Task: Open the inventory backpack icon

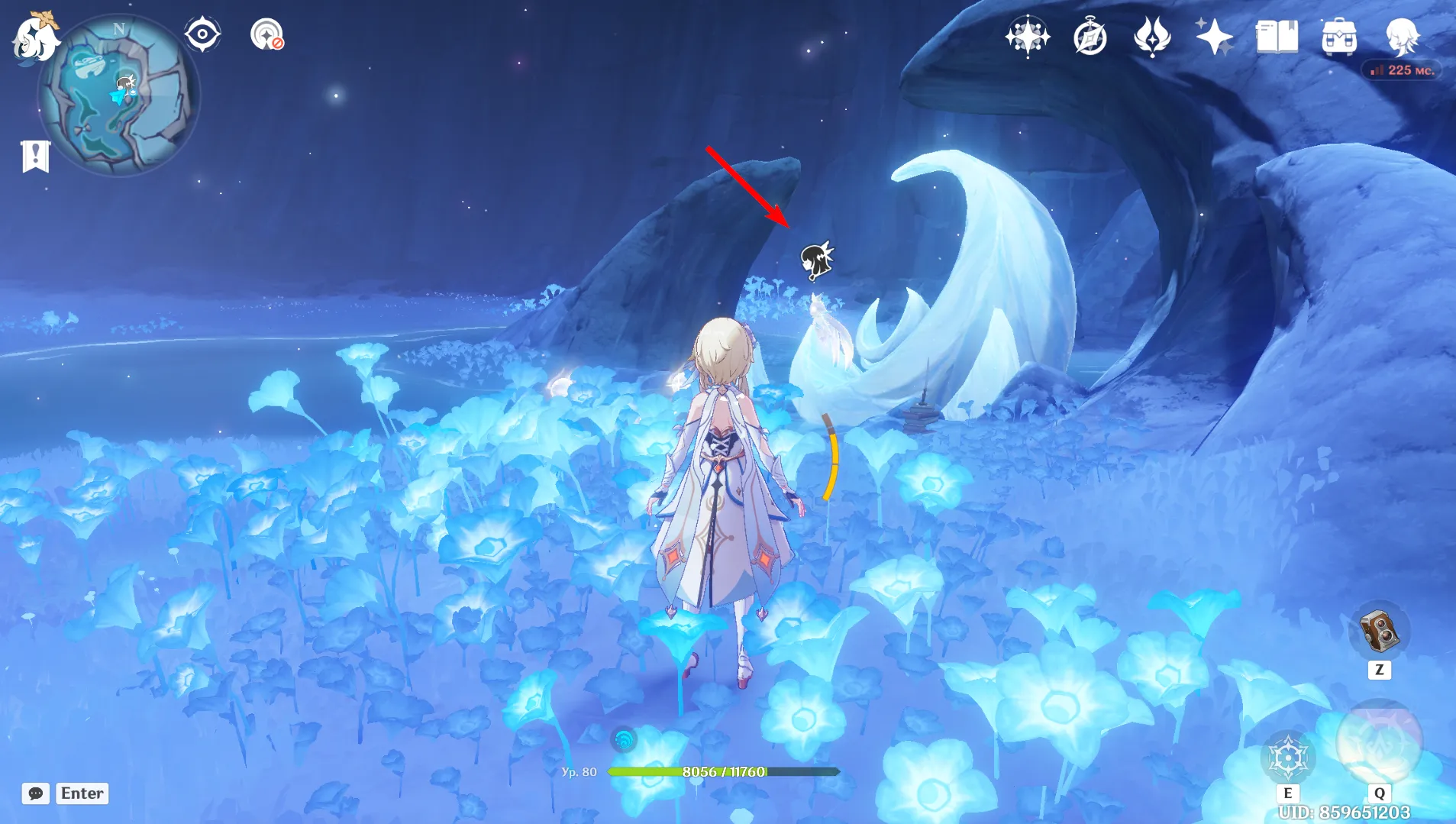Action: point(1339,37)
